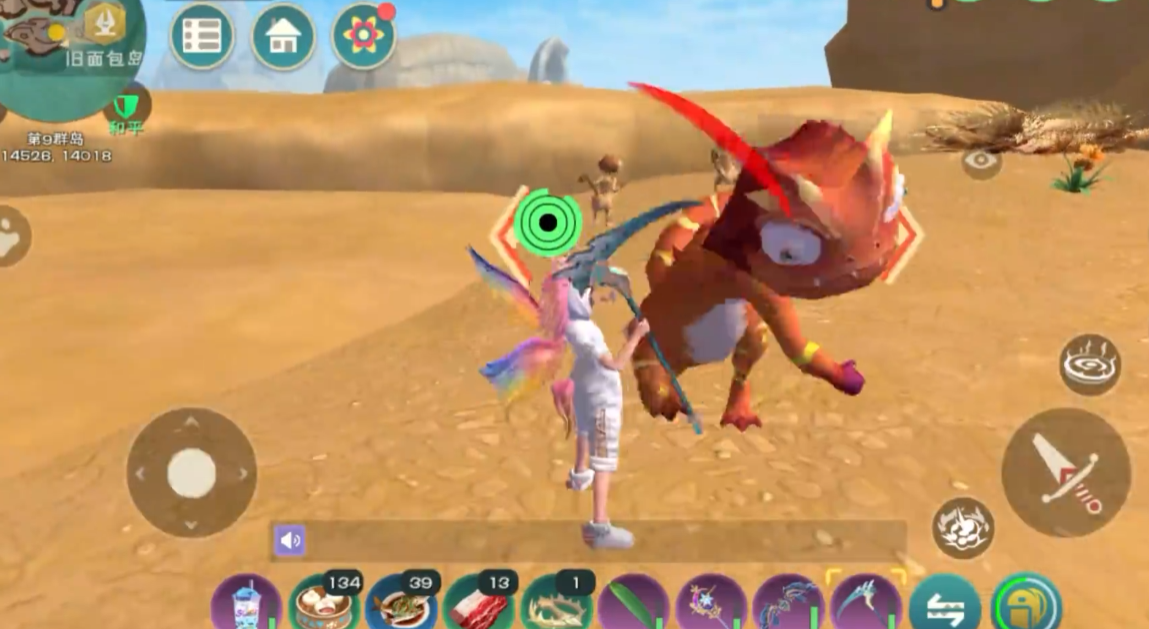The height and width of the screenshot is (629, 1149).
Task: Toggle the eye view icon
Action: click(x=981, y=162)
